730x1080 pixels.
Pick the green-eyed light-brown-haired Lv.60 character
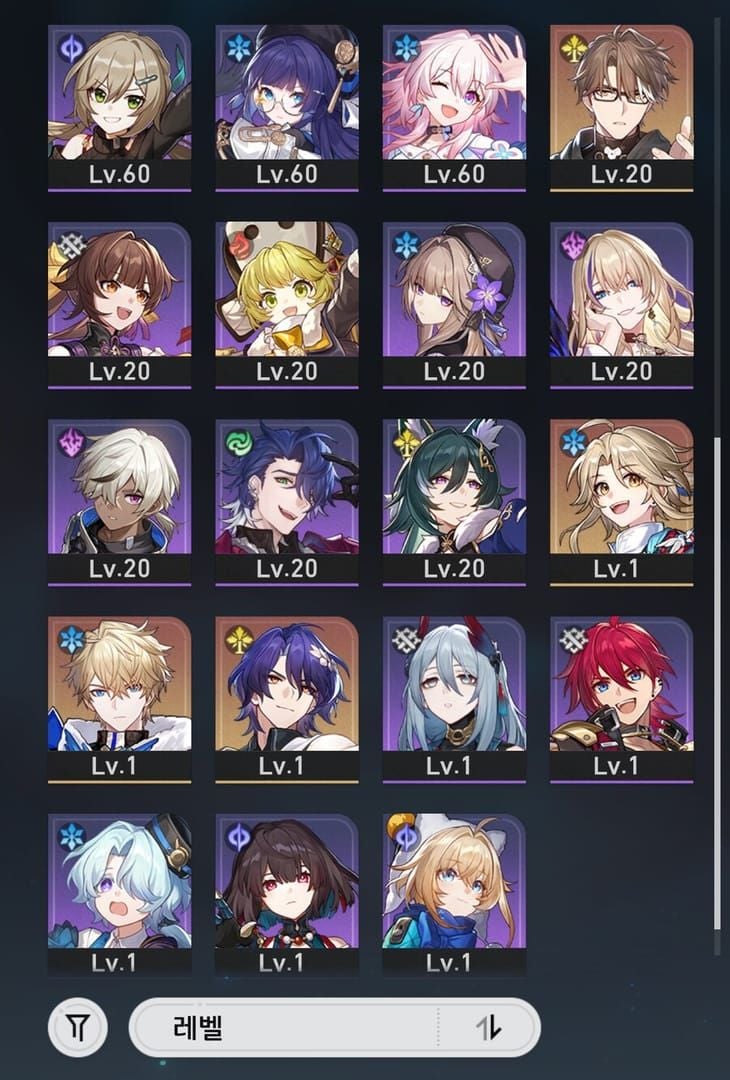pyautogui.click(x=119, y=100)
